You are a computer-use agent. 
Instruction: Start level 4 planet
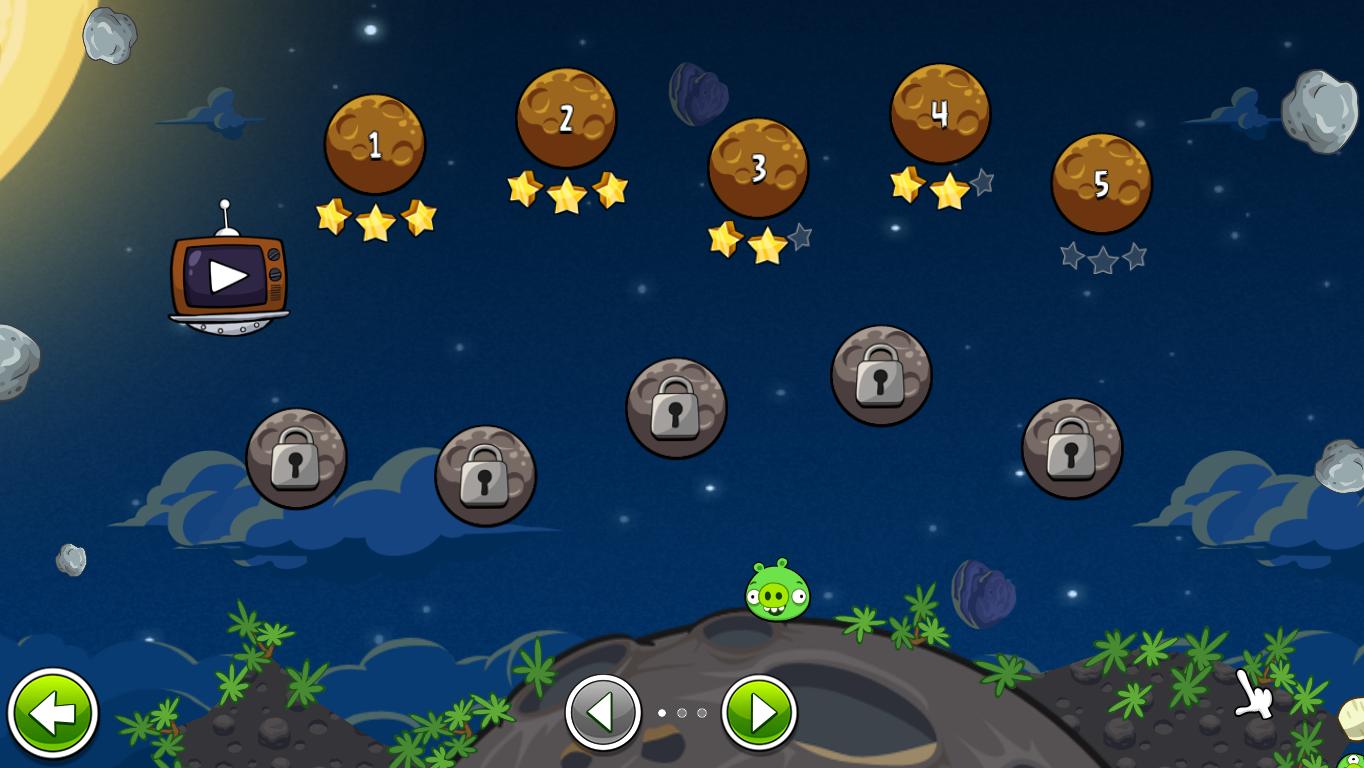(940, 114)
